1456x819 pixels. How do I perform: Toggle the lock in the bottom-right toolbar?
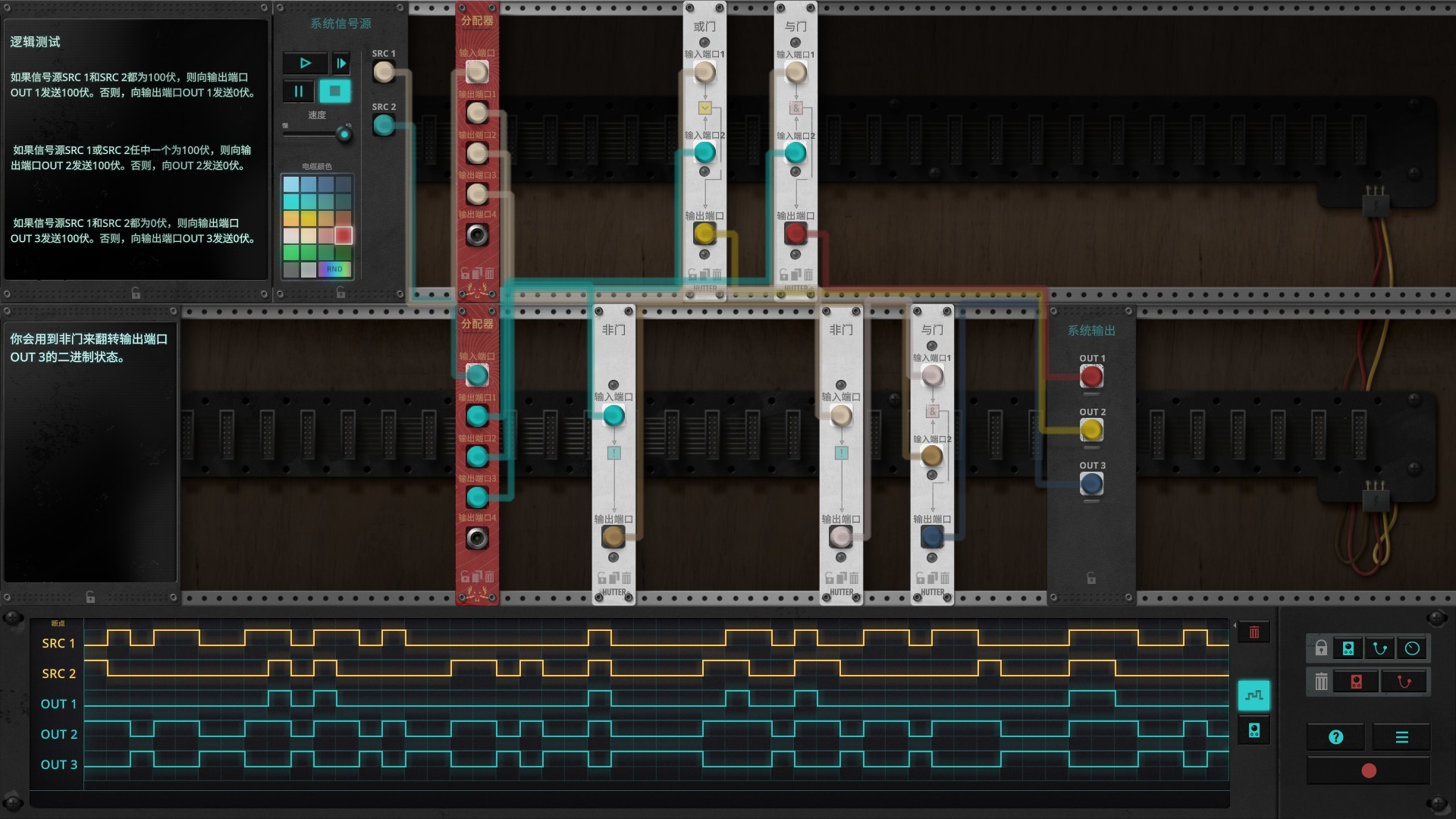point(1320,648)
